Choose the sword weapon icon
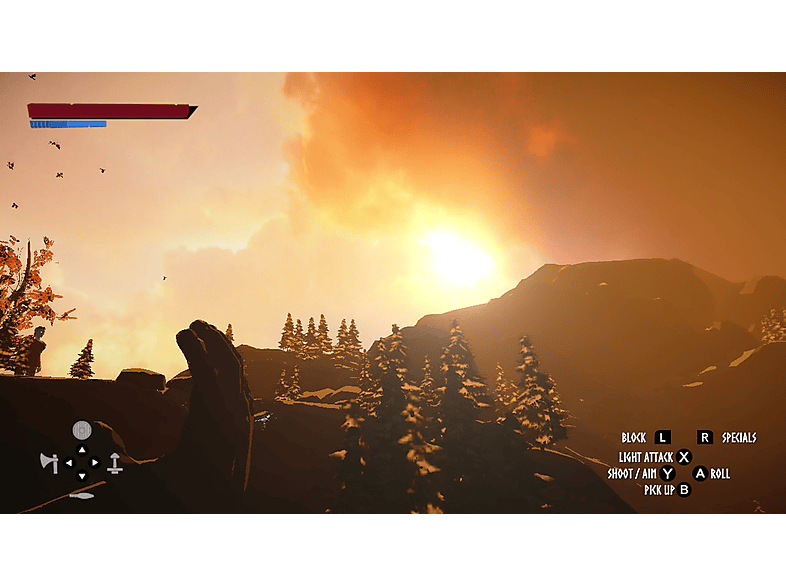The width and height of the screenshot is (786, 587). point(115,462)
